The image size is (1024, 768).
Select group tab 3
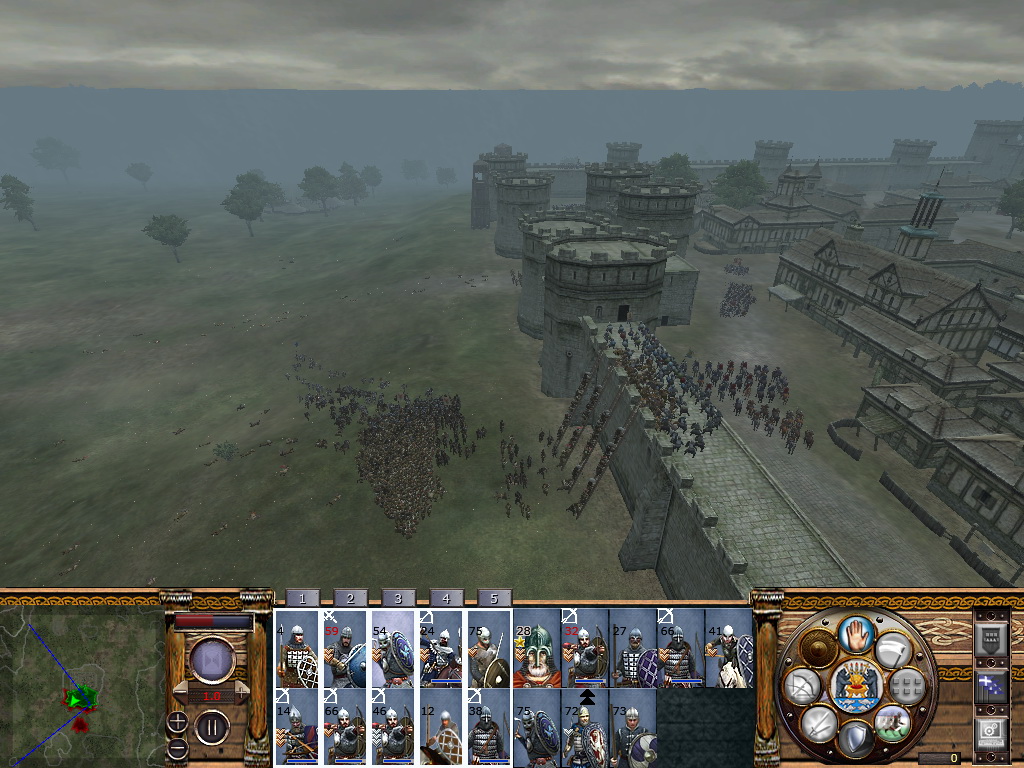coord(398,598)
